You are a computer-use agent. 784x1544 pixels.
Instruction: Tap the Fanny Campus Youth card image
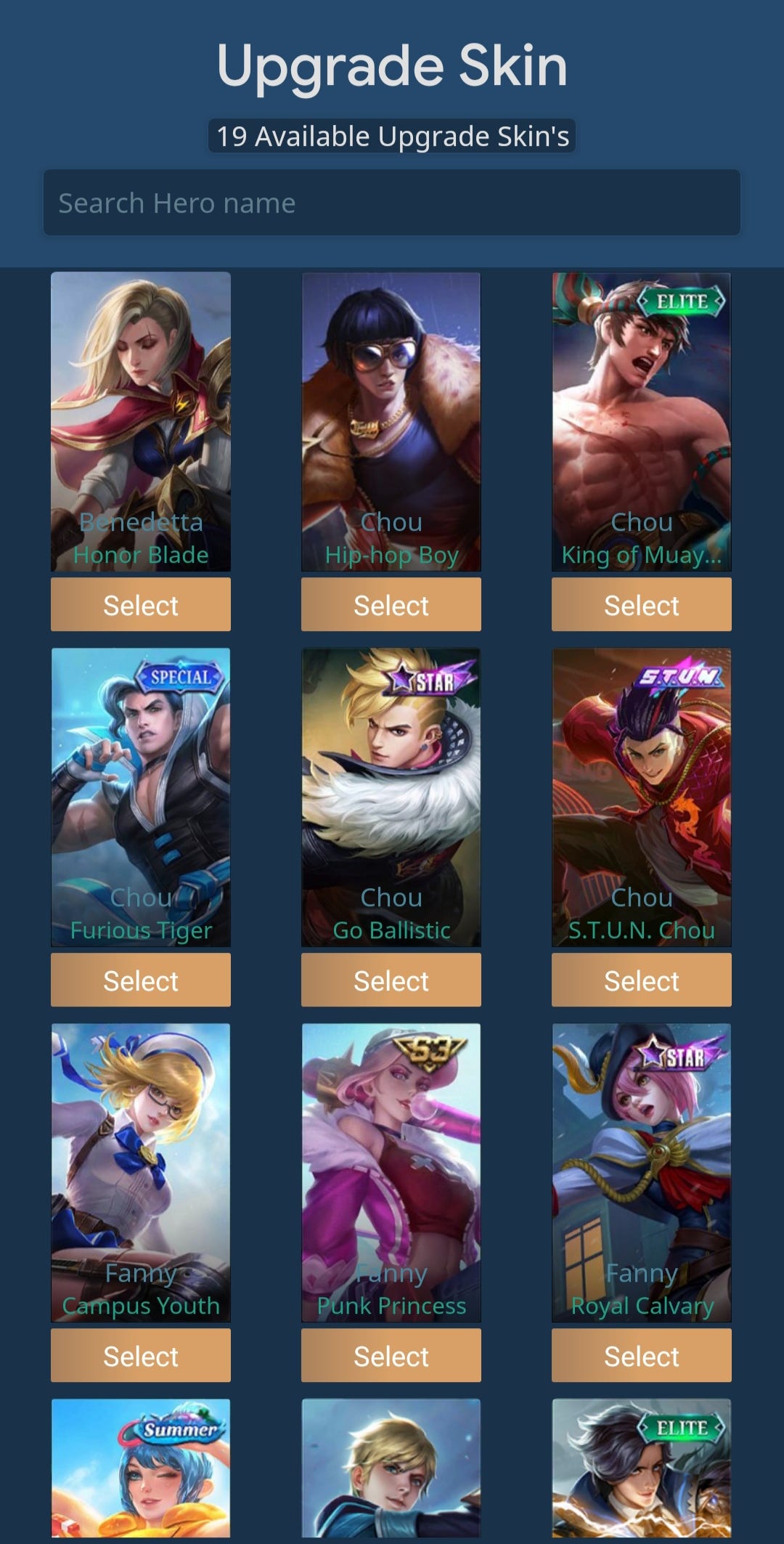click(141, 1172)
